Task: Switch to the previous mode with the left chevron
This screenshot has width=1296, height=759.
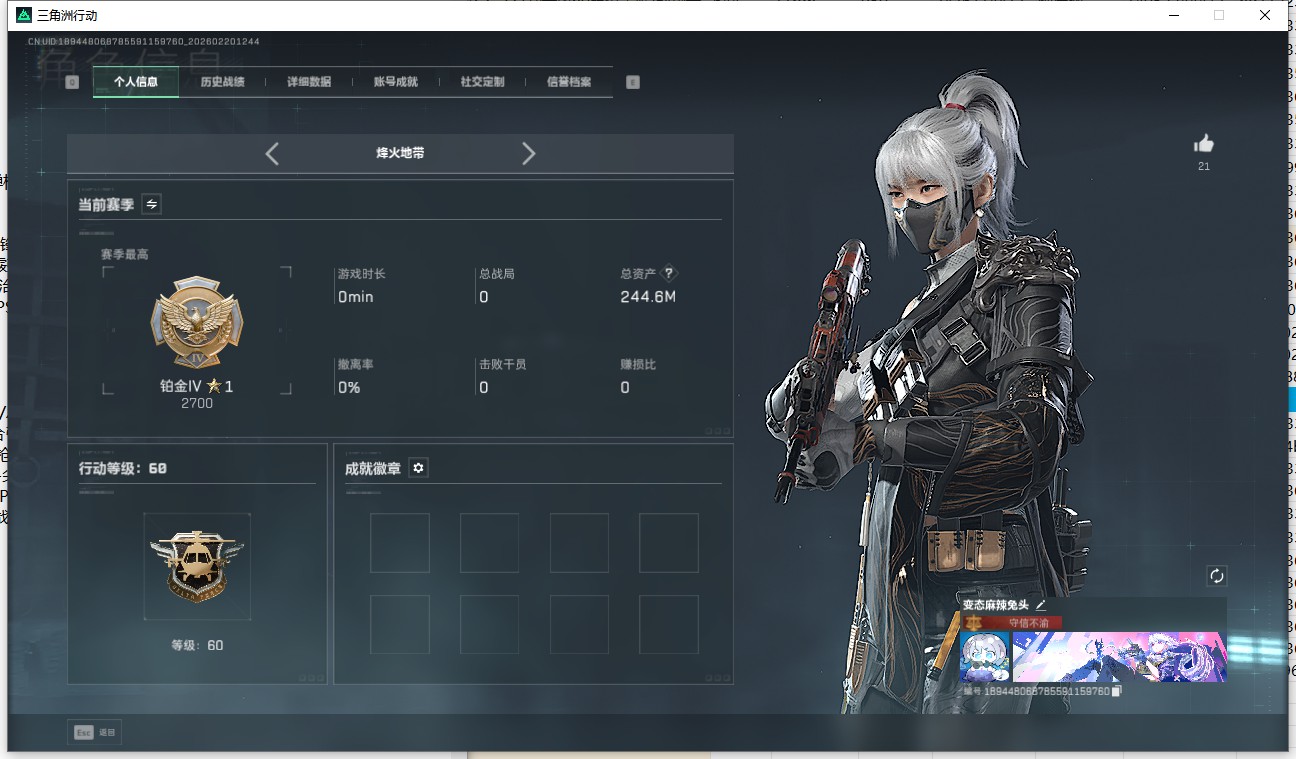Action: pyautogui.click(x=272, y=154)
